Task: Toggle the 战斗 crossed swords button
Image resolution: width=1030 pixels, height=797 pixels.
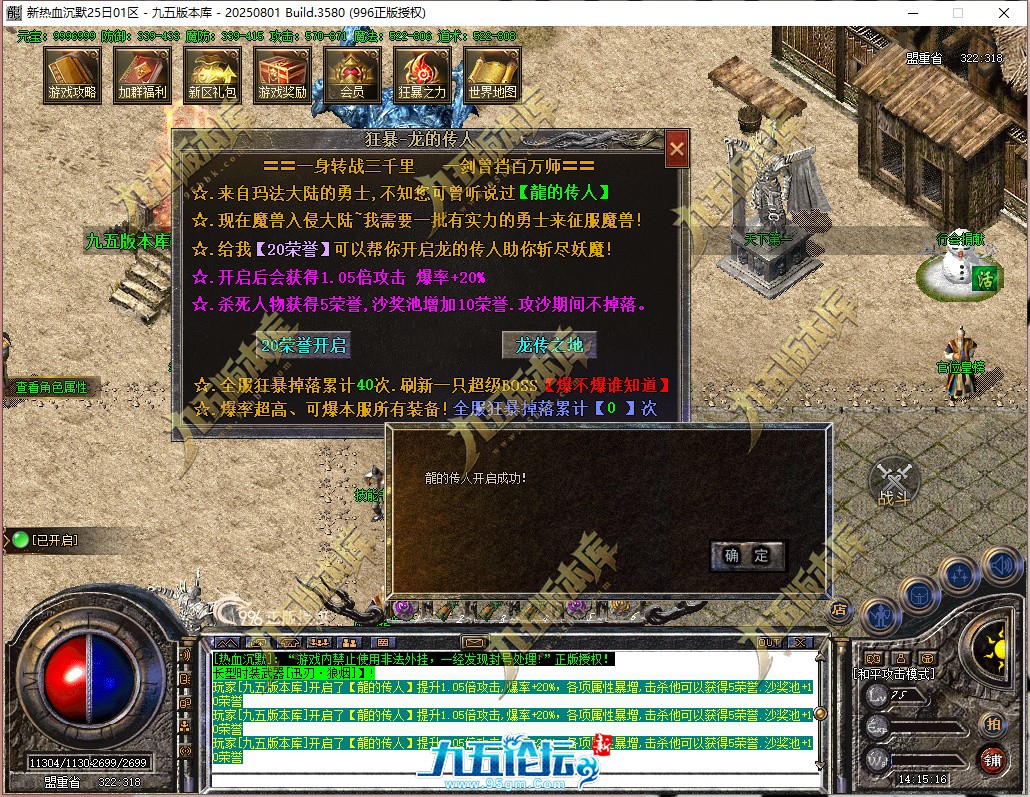Action: [x=893, y=482]
